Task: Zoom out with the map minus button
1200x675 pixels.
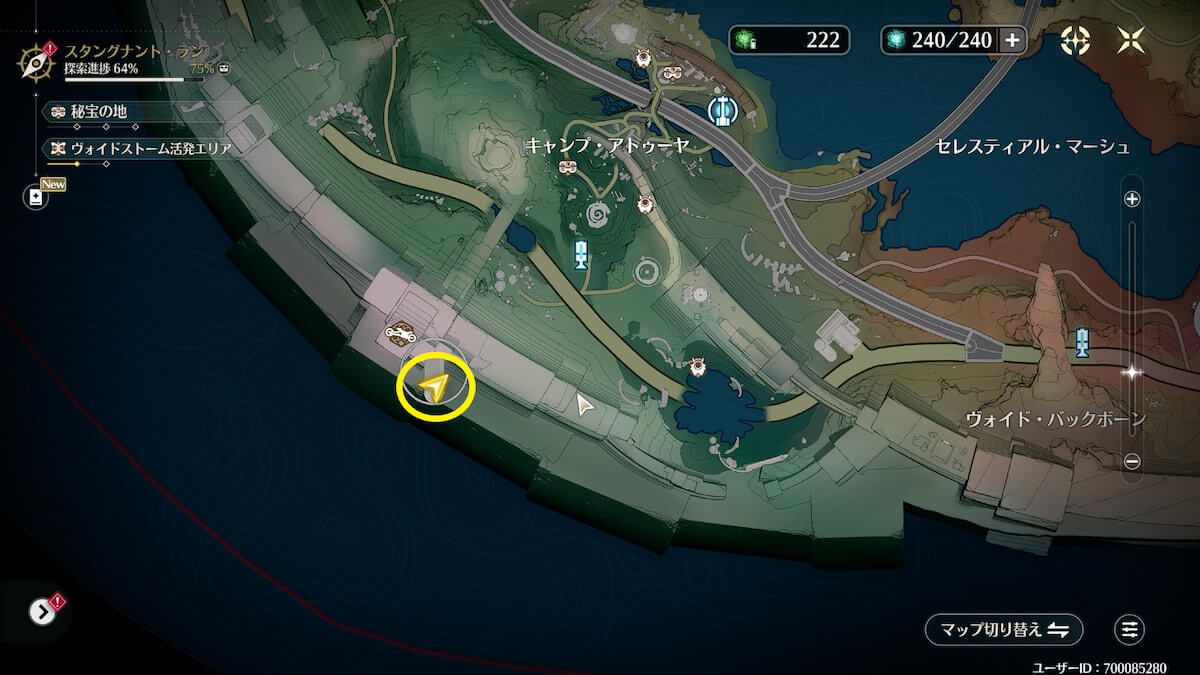Action: pyautogui.click(x=1132, y=461)
